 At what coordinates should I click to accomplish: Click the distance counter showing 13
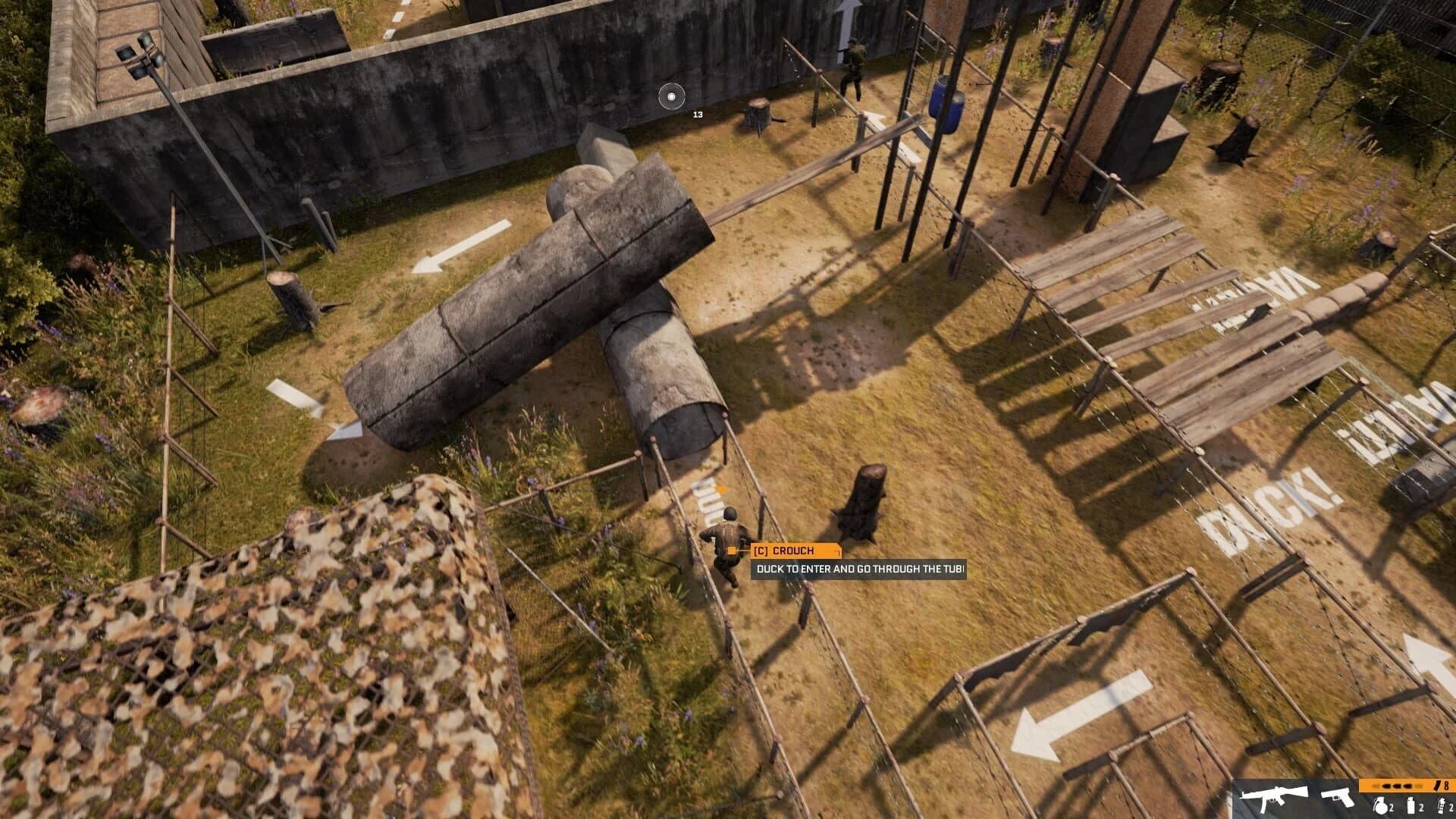(698, 116)
